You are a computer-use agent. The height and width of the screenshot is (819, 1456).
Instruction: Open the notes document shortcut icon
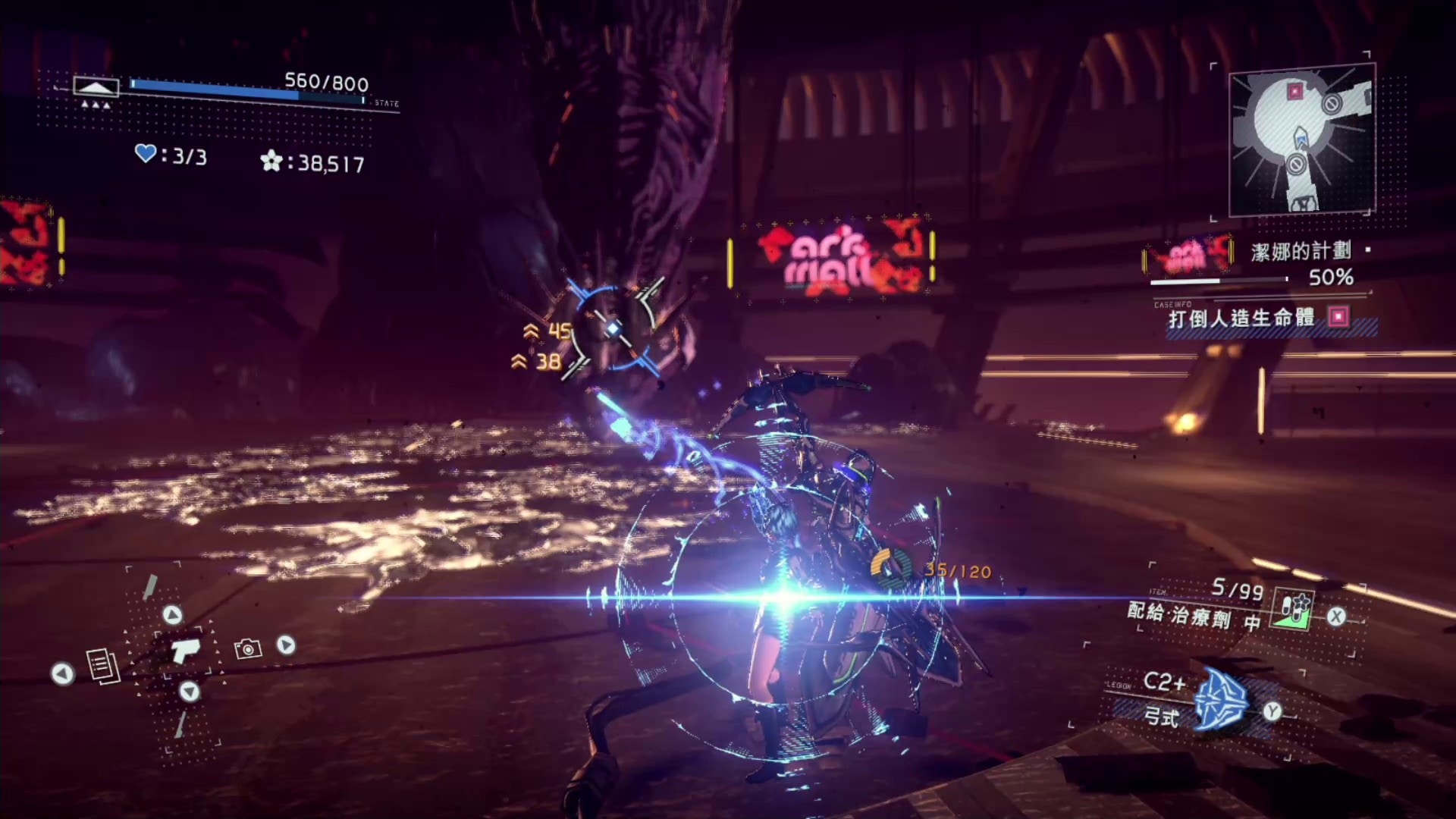103,665
